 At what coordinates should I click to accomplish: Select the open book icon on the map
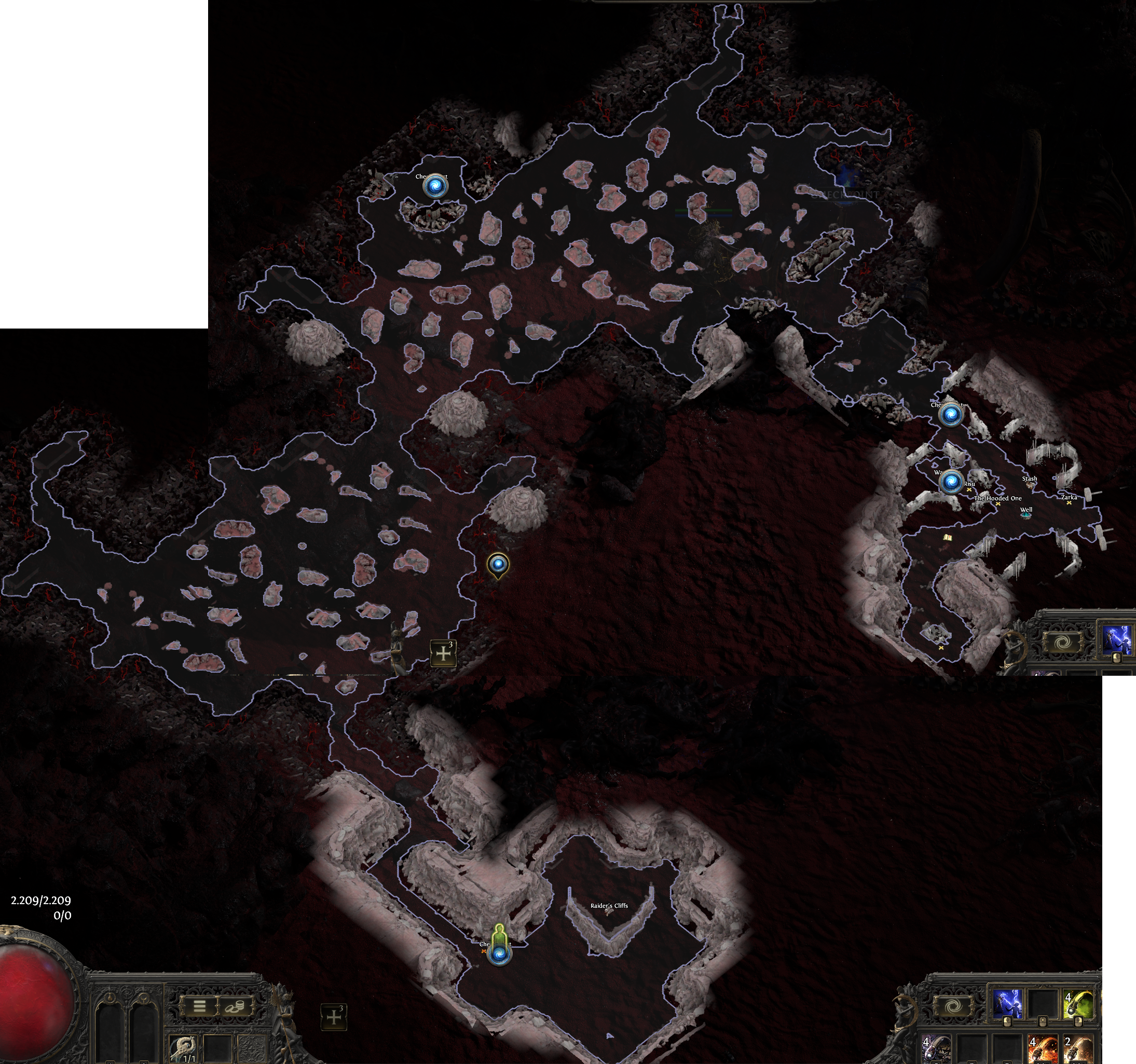(947, 538)
